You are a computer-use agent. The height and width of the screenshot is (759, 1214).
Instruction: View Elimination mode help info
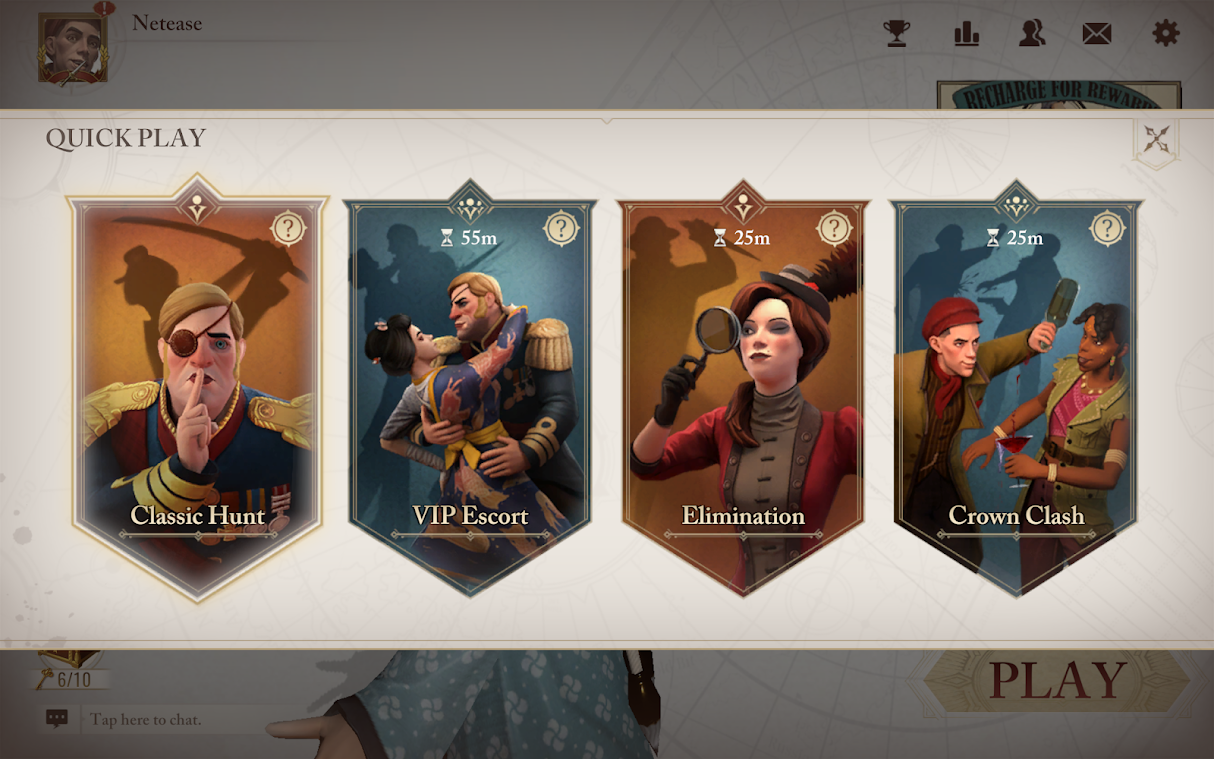(x=834, y=229)
